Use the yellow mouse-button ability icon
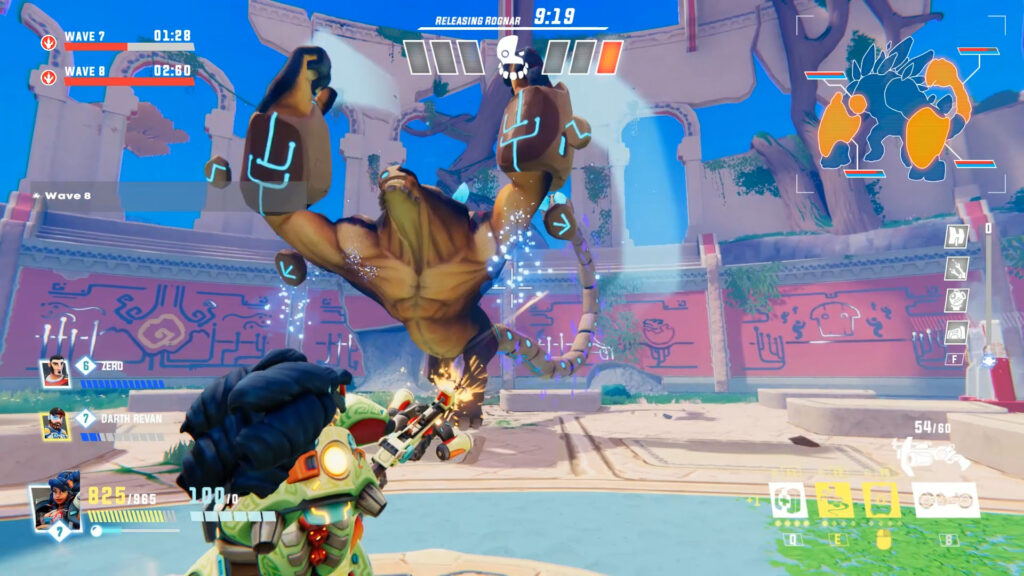The width and height of the screenshot is (1024, 576). pyautogui.click(x=881, y=500)
